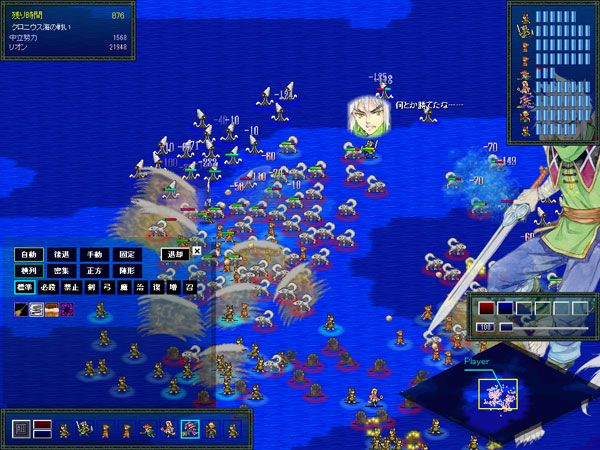Screen dimensions: 600x450
Task: Choose the 横列 line formation
Action: pyautogui.click(x=29, y=270)
